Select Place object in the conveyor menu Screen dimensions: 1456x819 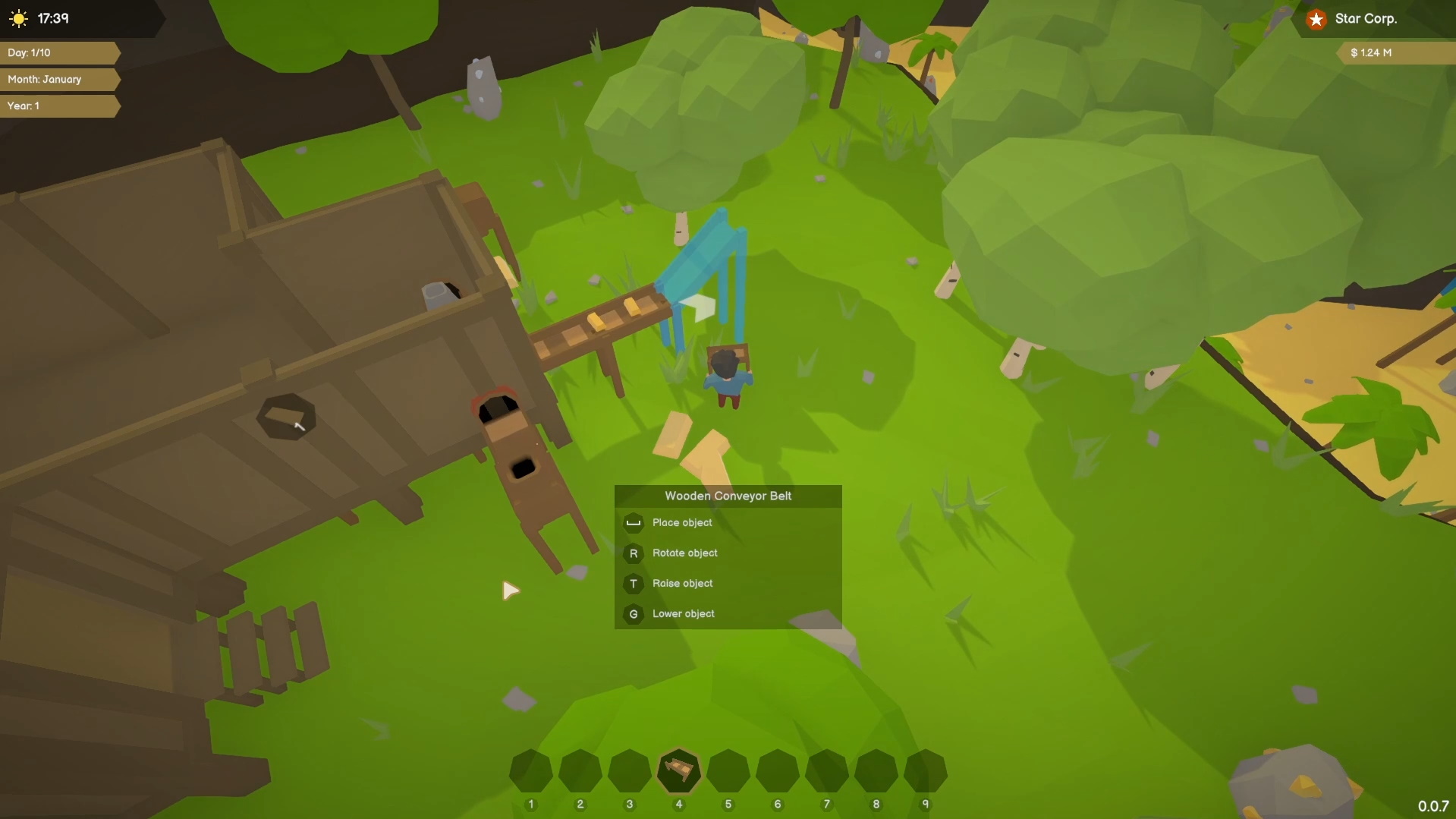click(x=683, y=523)
